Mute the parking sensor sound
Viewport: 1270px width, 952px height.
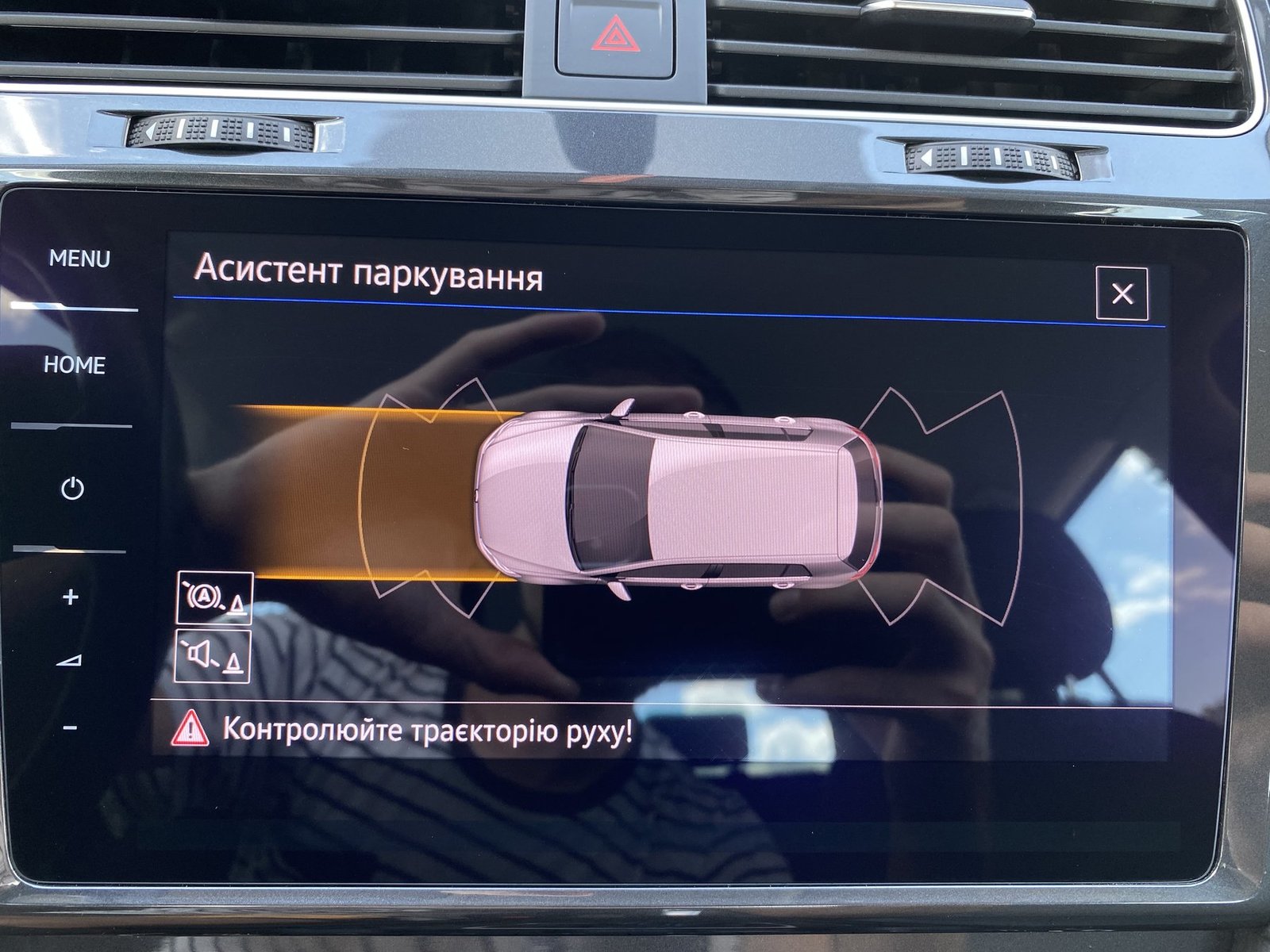pyautogui.click(x=214, y=657)
